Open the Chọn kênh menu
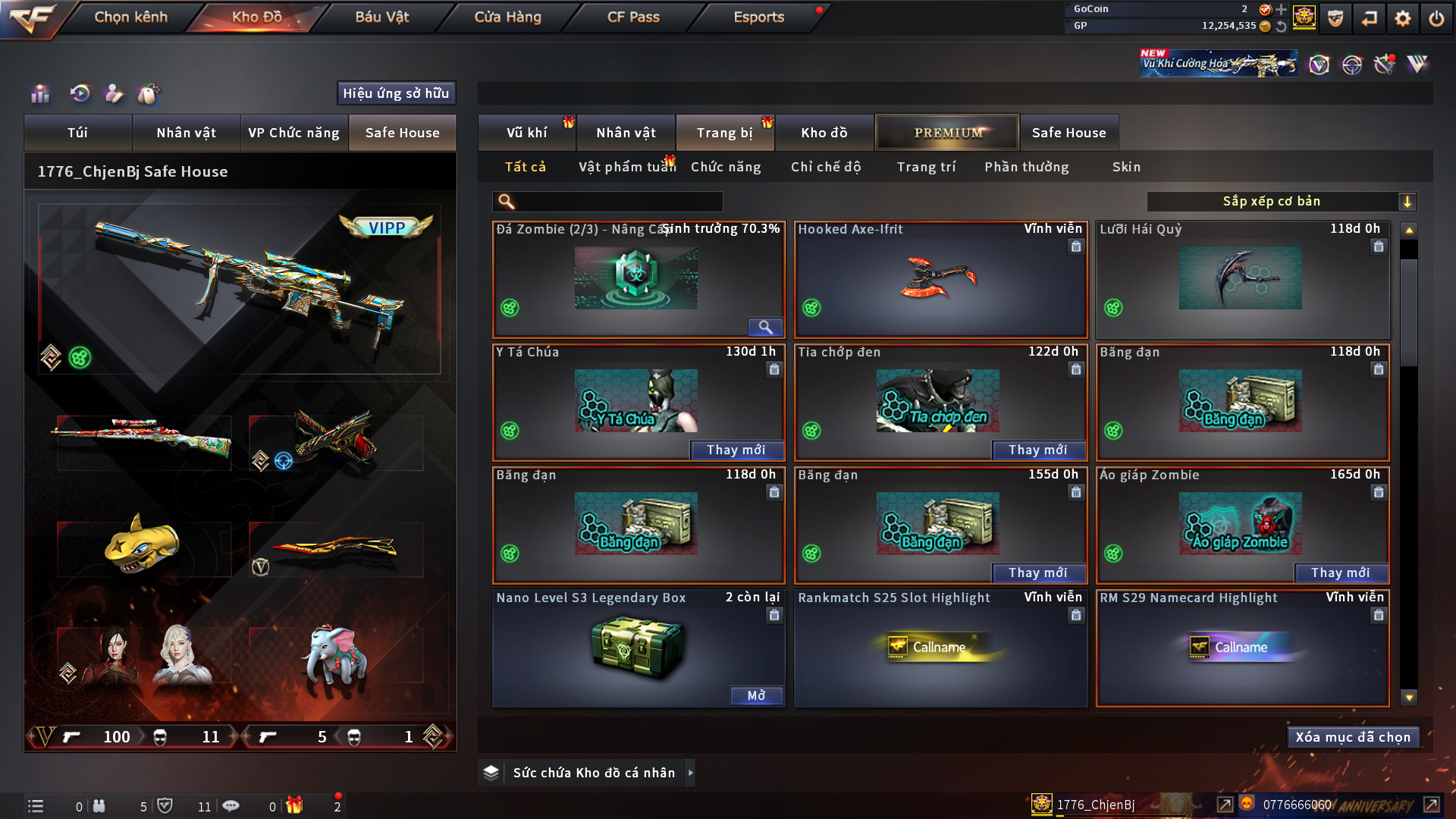This screenshot has width=1456, height=819. pyautogui.click(x=130, y=17)
